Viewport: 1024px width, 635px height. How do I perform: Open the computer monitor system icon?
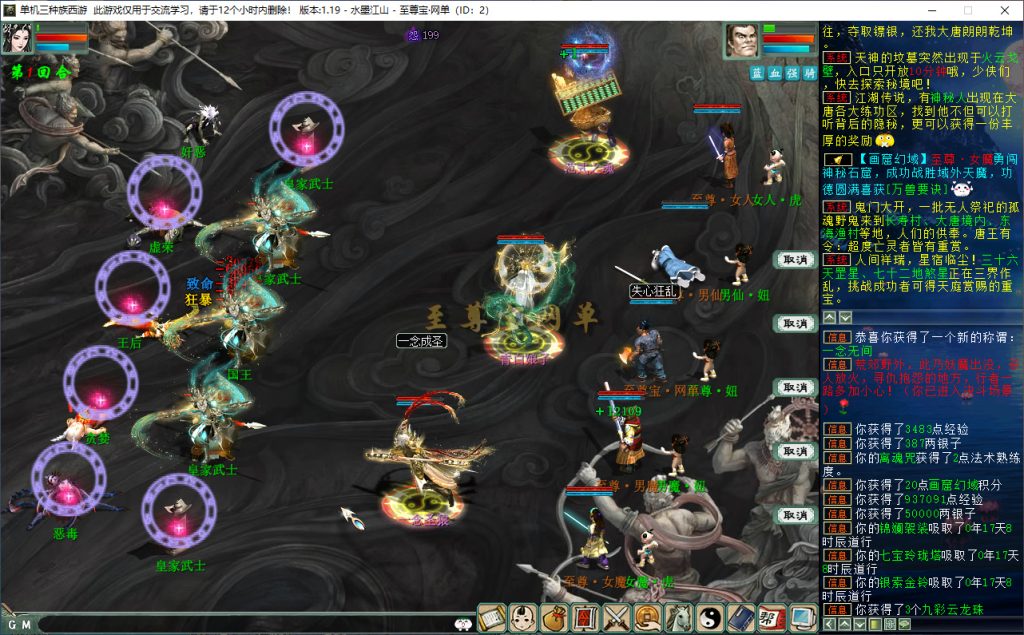802,618
